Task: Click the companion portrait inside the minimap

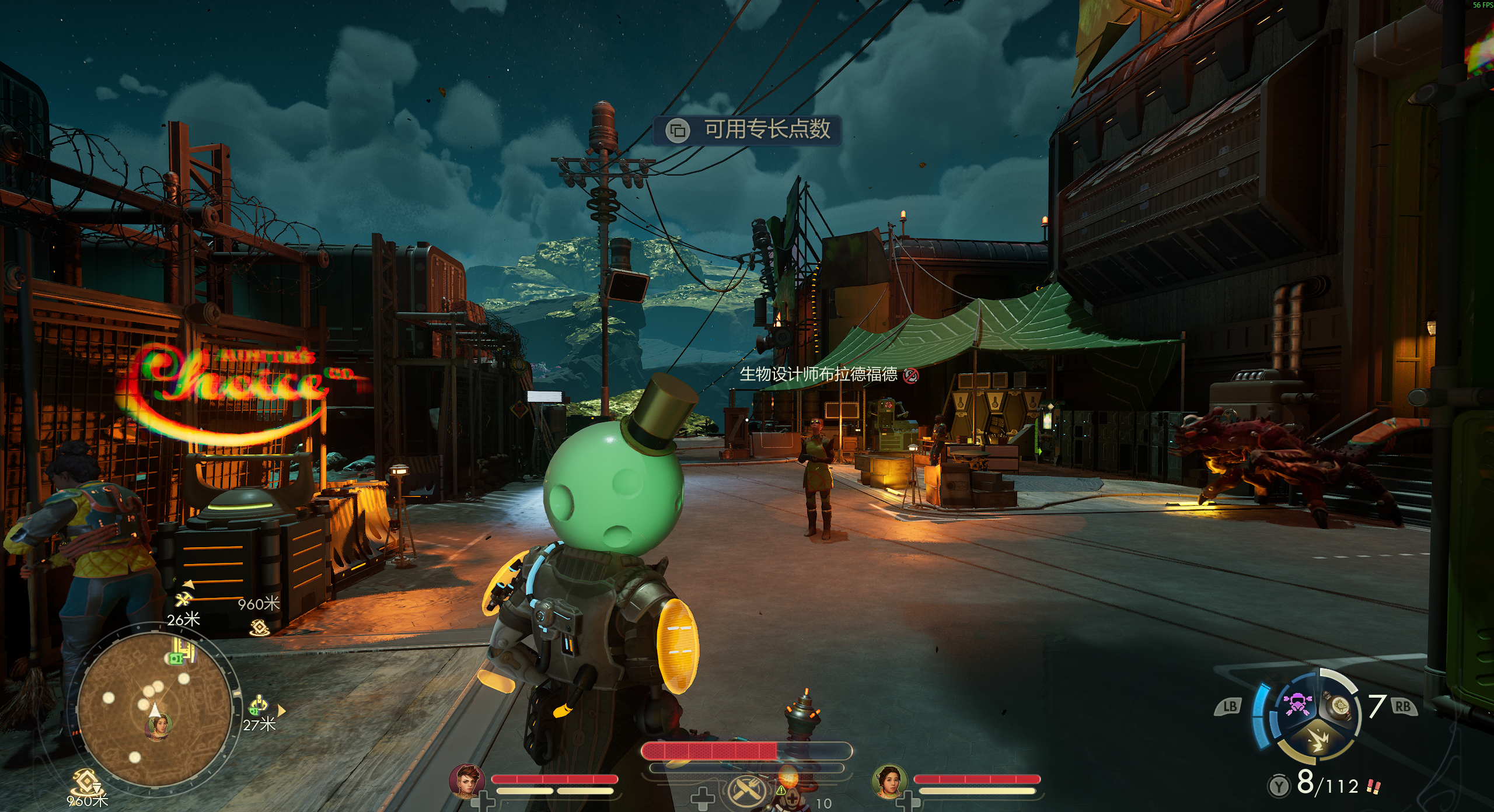Action: tap(158, 727)
